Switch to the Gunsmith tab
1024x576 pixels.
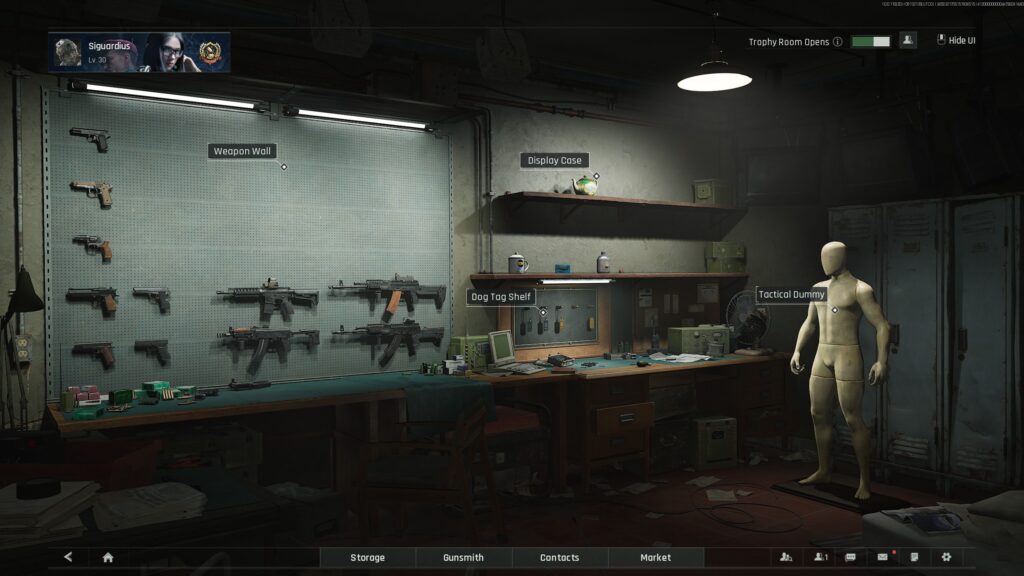click(x=463, y=557)
